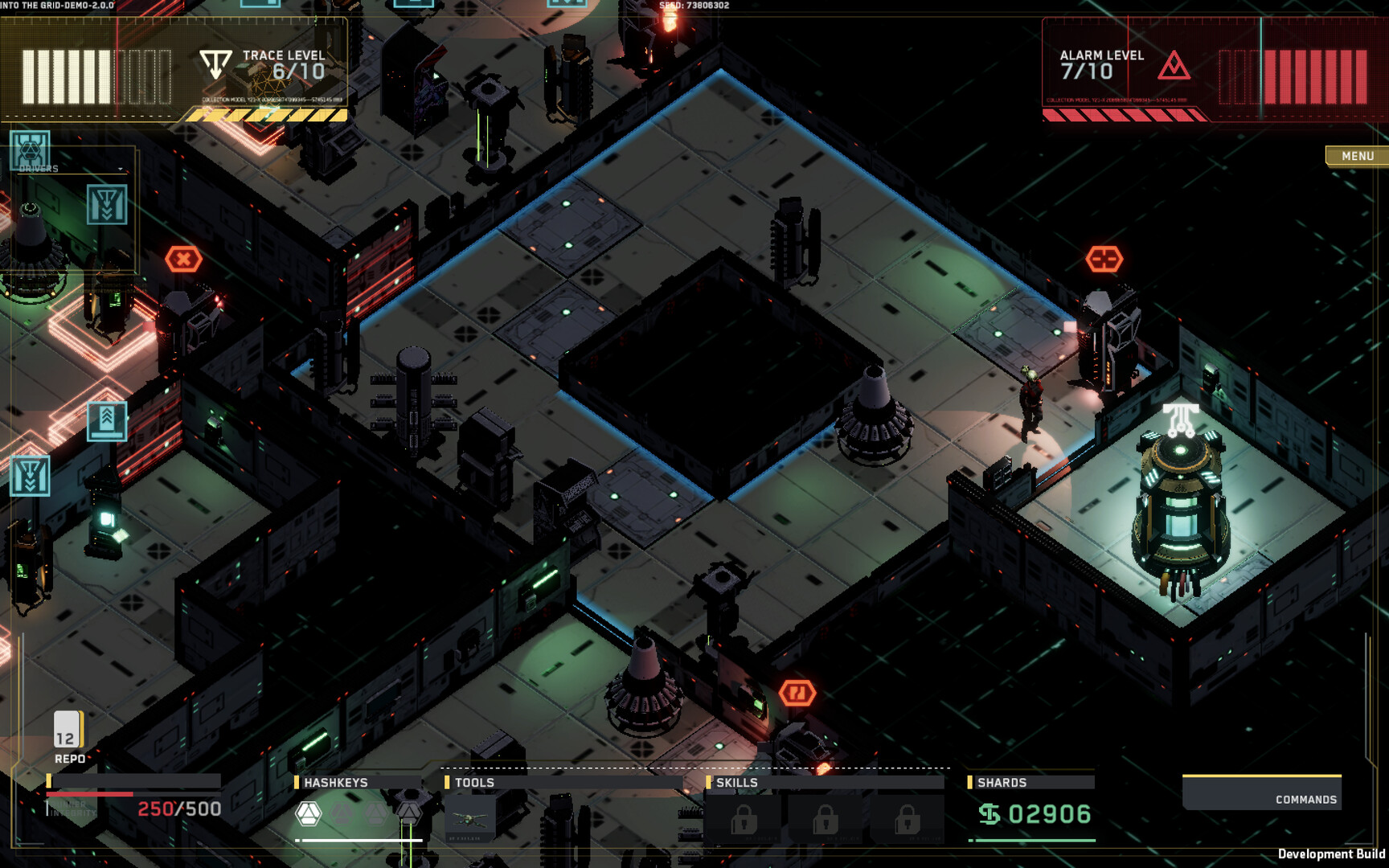Image resolution: width=1389 pixels, height=868 pixels.
Task: Select the blue up-arrows node marker
Action: [107, 420]
